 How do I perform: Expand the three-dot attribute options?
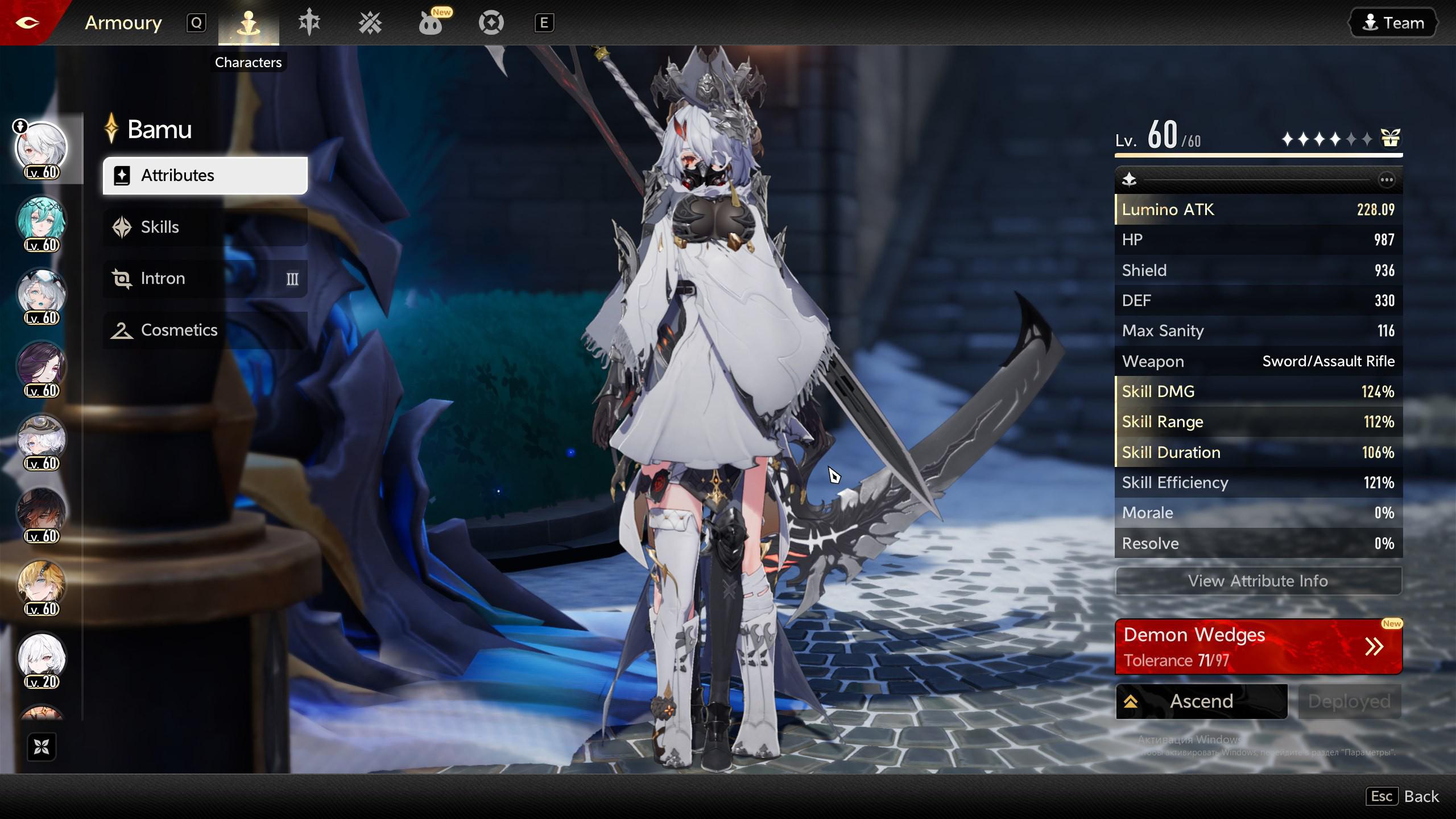click(x=1387, y=180)
